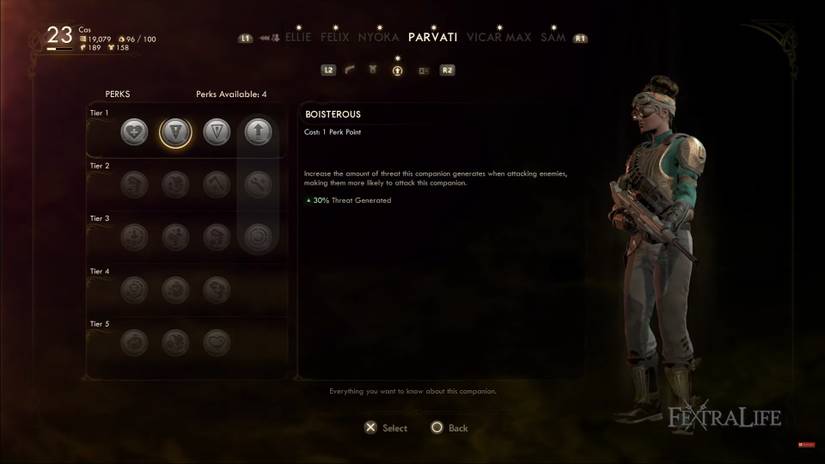Go Back from the perks screen
The height and width of the screenshot is (464, 825).
point(449,428)
